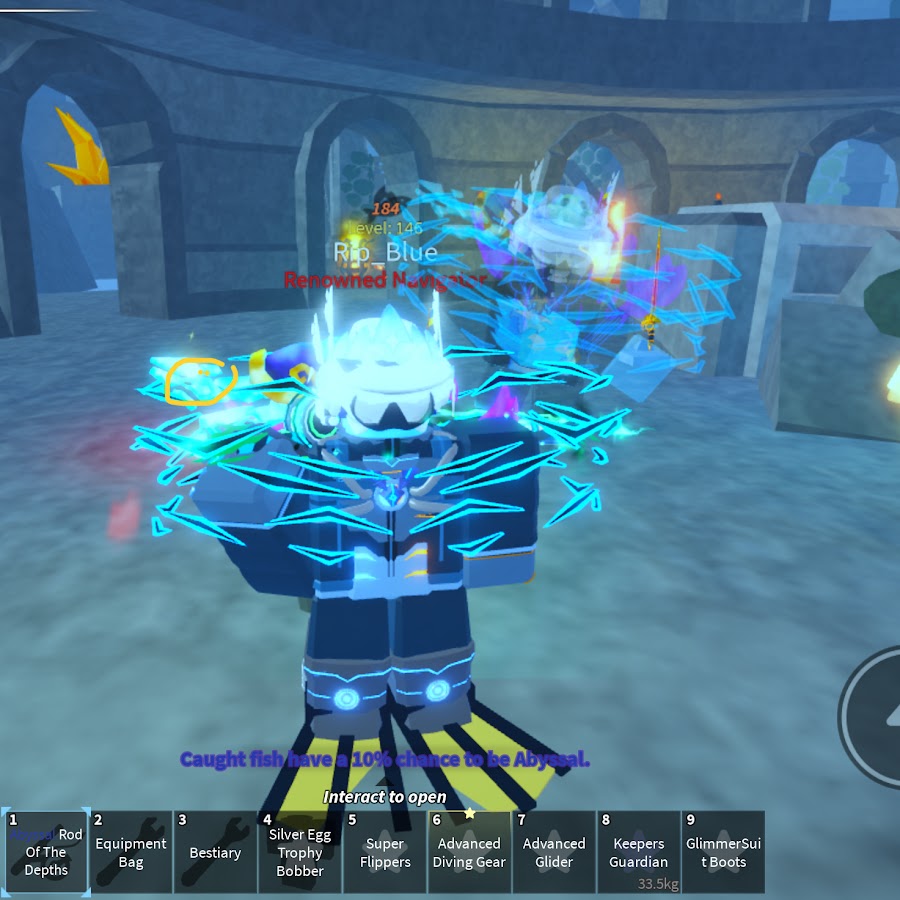Choose the Bestiary hotbar slot
Image resolution: width=900 pixels, height=900 pixels.
(215, 852)
